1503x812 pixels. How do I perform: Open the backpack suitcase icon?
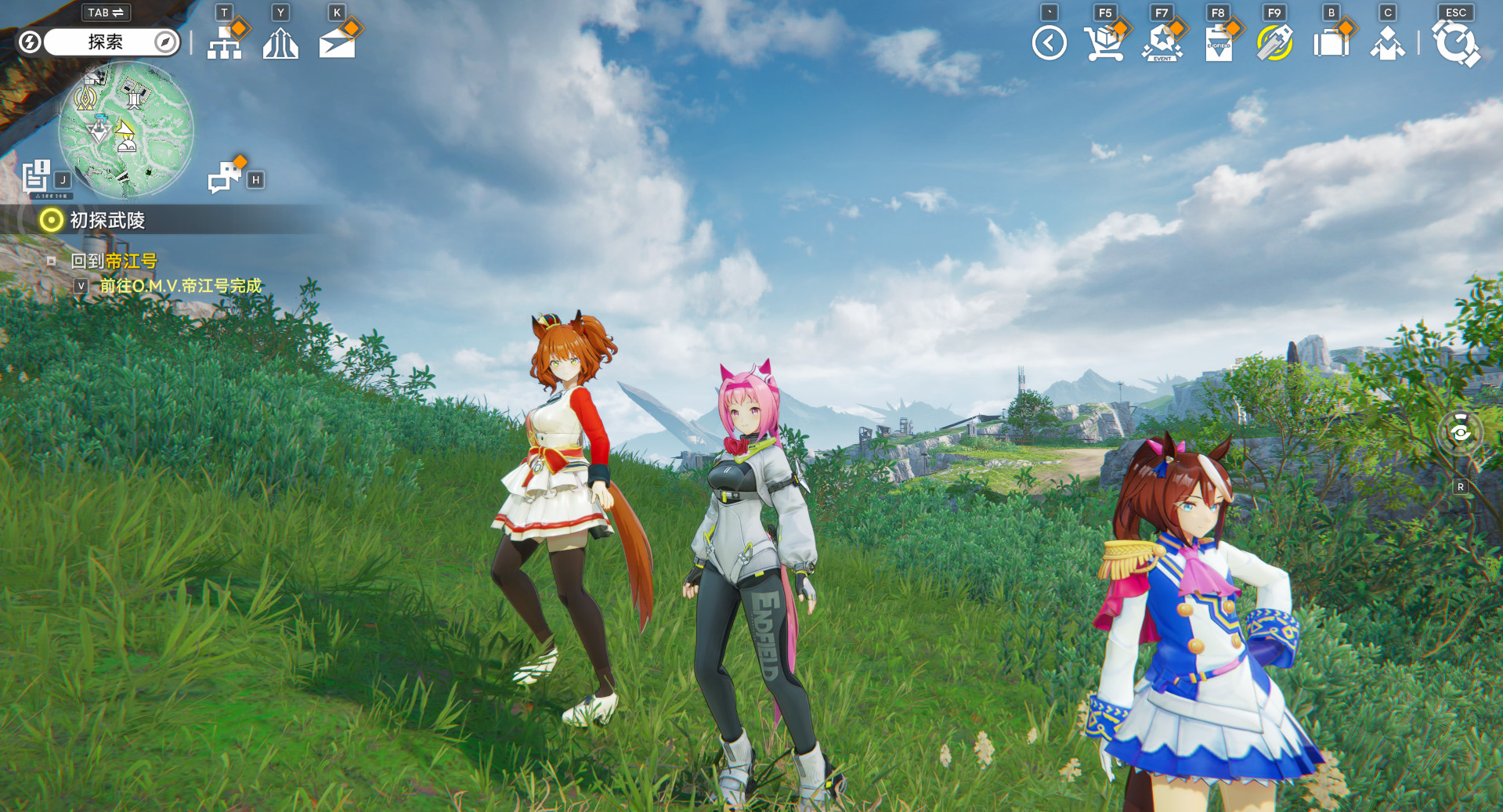(x=1331, y=43)
